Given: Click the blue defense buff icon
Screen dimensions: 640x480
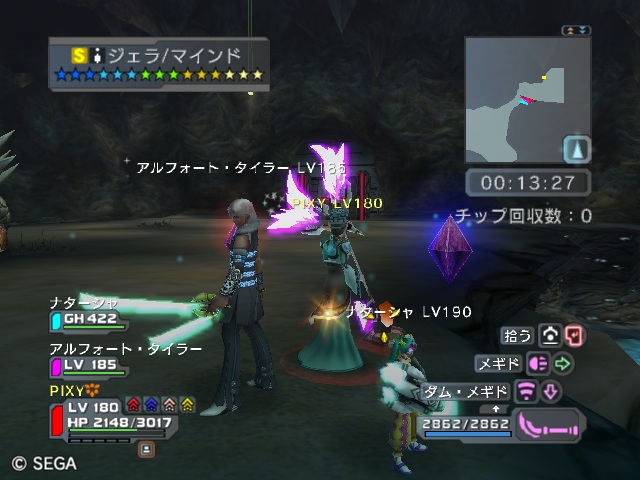Looking at the screenshot, I should 151,405.
